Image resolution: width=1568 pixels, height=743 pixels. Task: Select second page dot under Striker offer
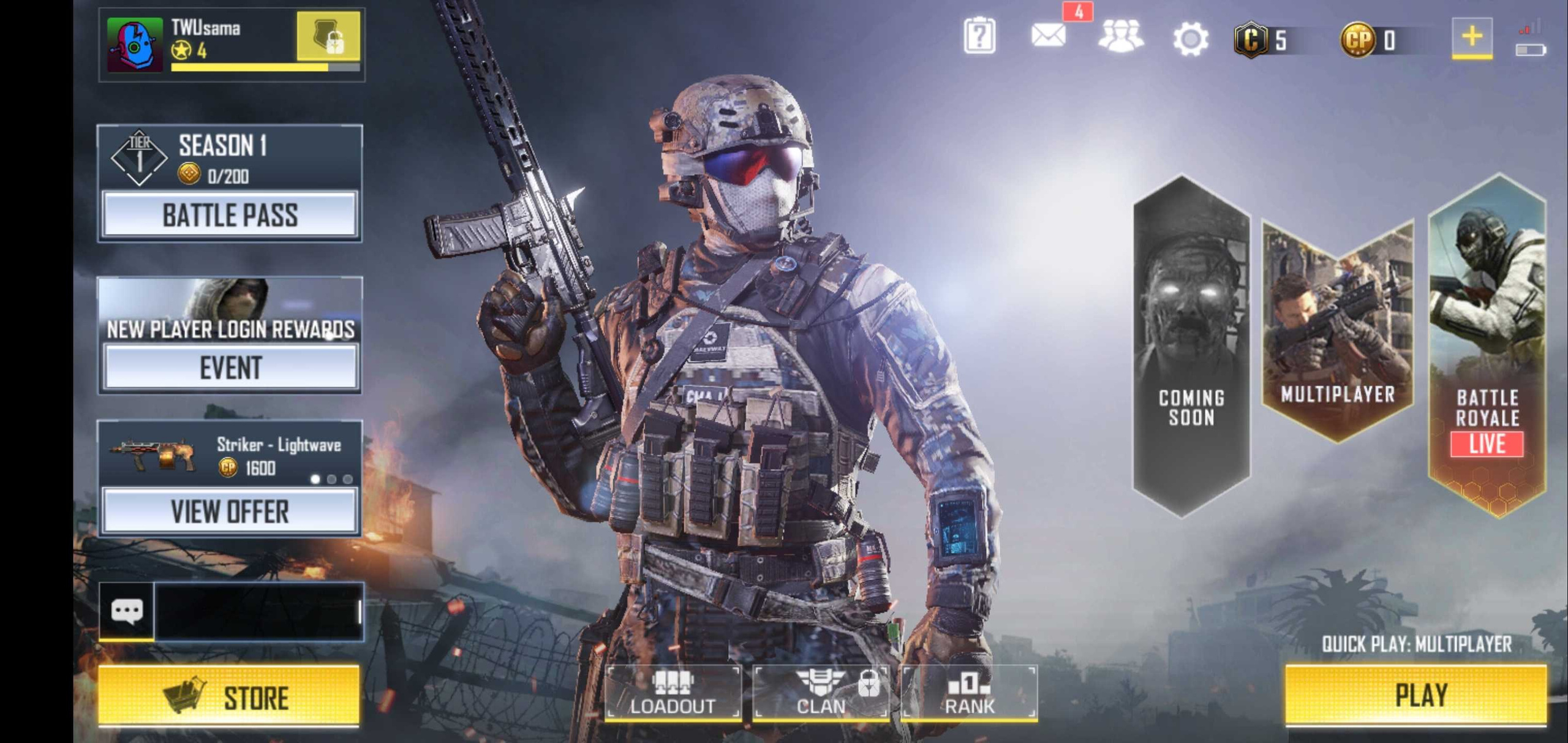331,478
